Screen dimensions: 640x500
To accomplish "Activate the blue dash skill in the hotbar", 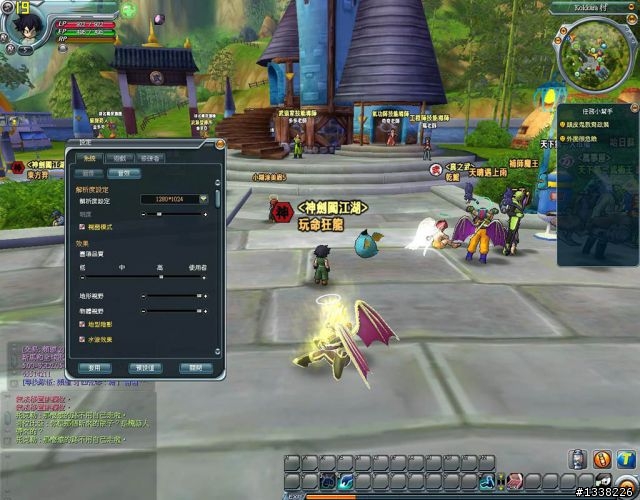I will pos(347,482).
